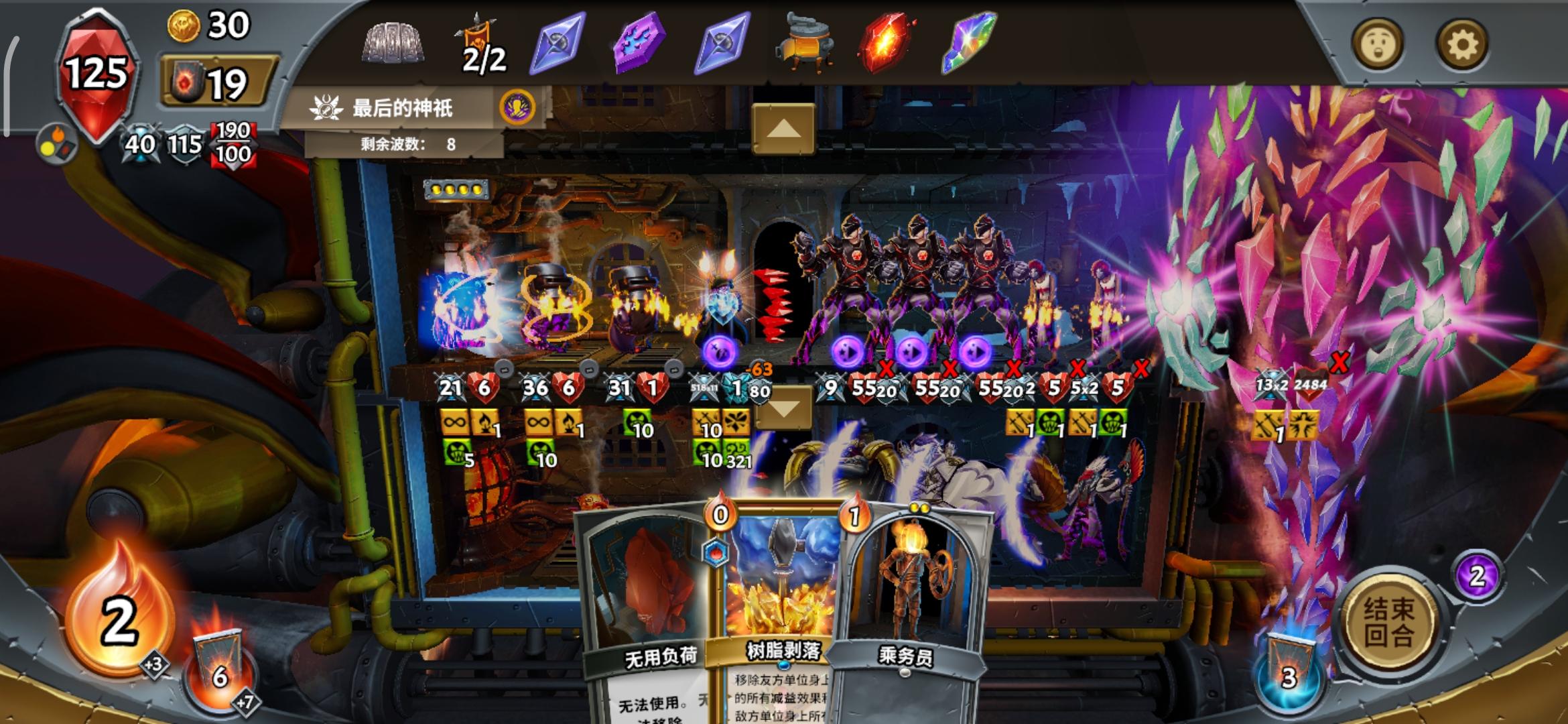
Task: Expand the upper floor with the up arrow
Action: 783,129
